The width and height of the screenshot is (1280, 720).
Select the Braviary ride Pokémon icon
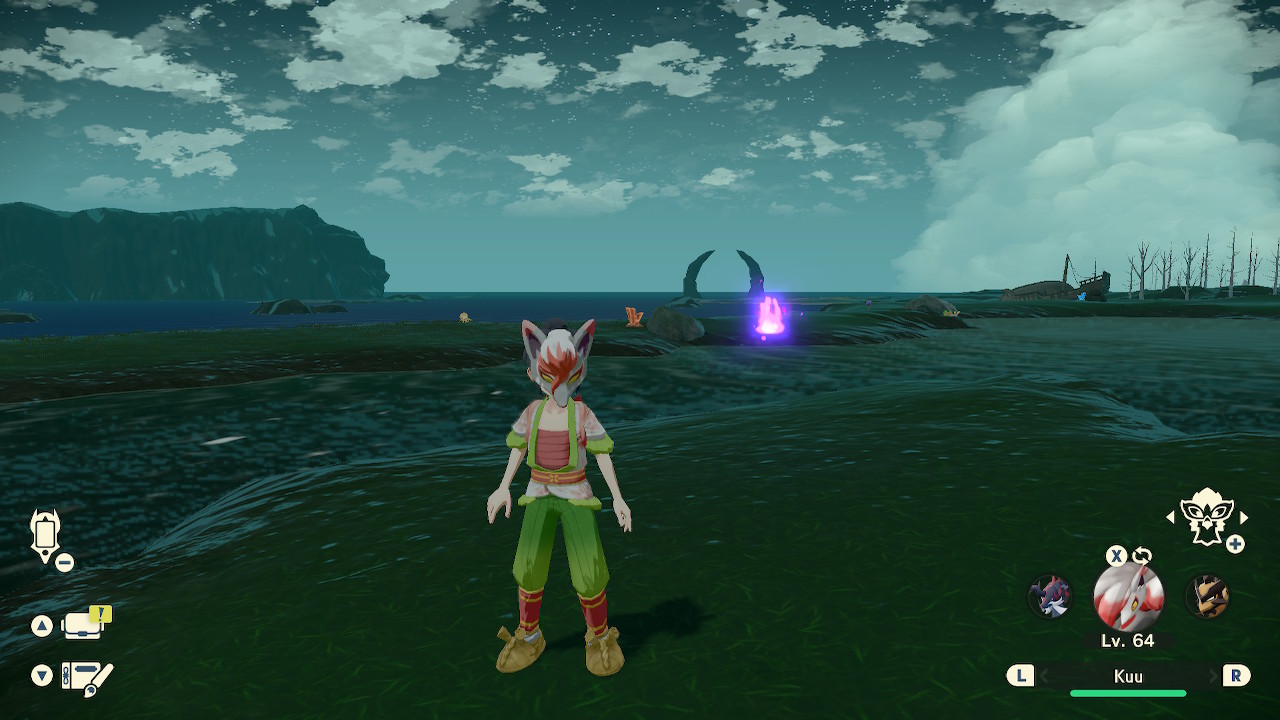click(1206, 515)
